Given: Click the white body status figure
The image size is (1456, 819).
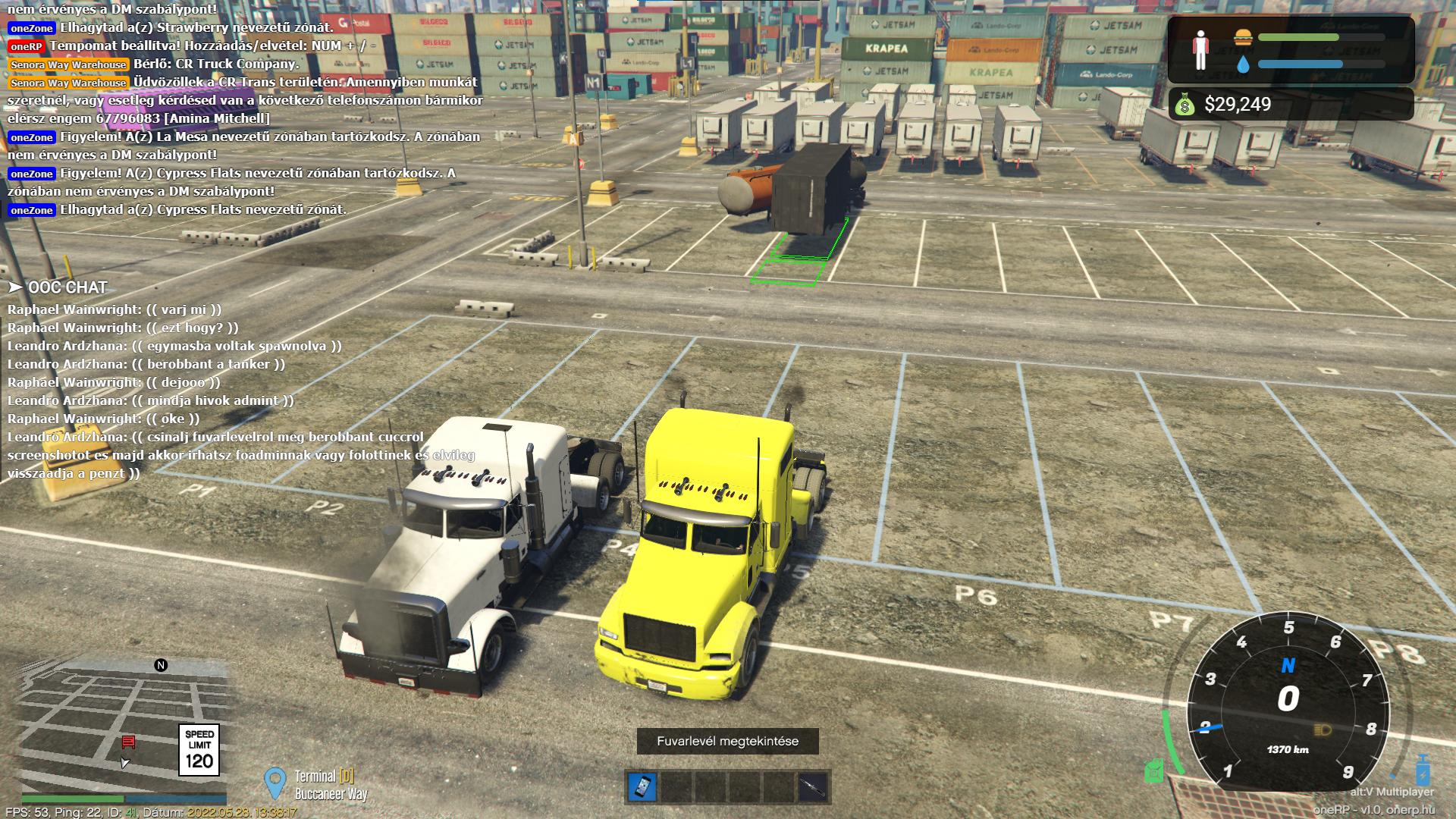Looking at the screenshot, I should [1200, 50].
